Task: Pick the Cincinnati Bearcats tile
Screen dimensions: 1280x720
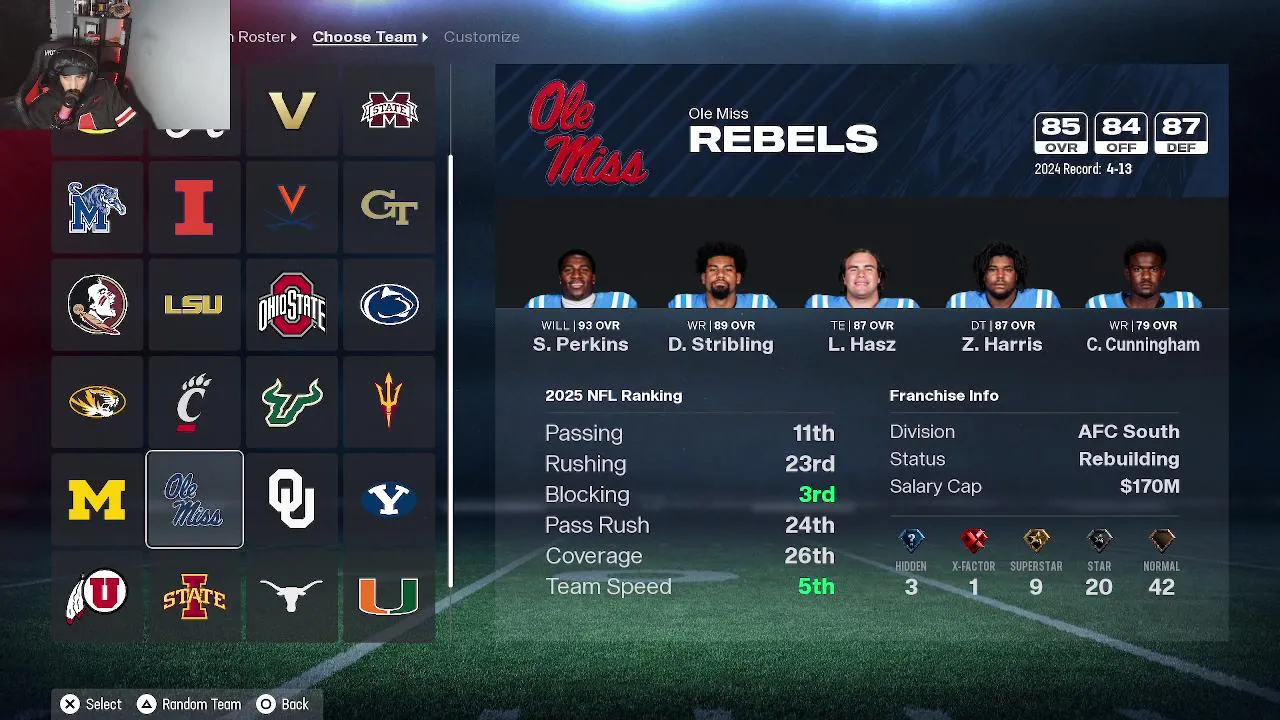Action: pos(194,402)
